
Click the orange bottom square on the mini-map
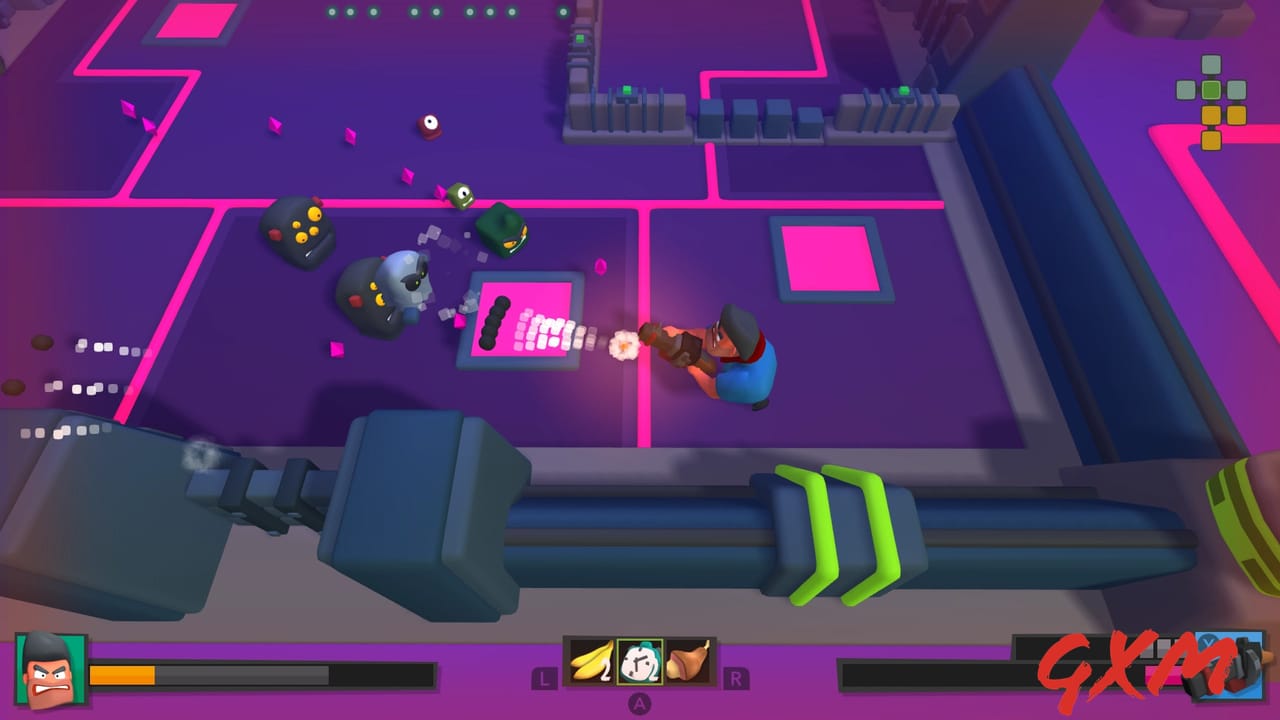(1211, 139)
